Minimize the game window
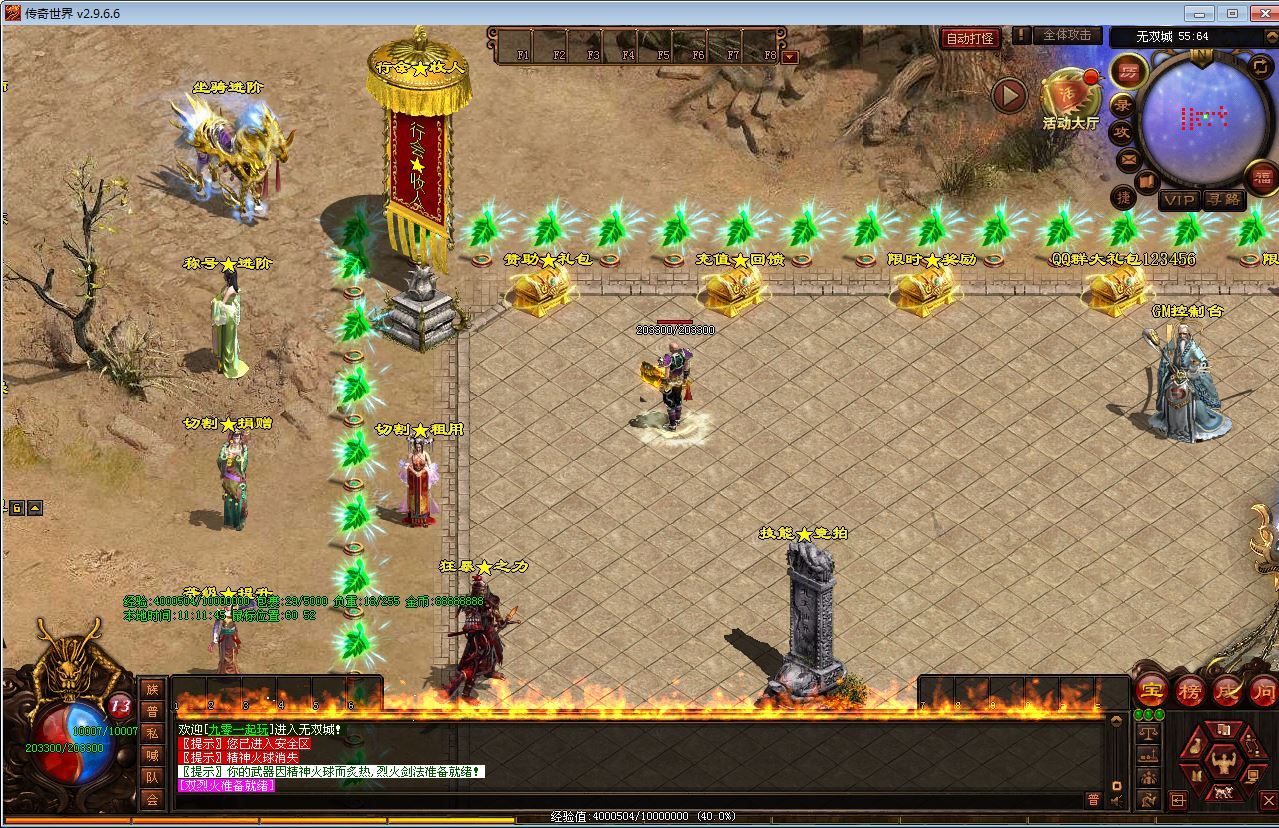Screen dimensions: 1279x828 (x=1200, y=13)
